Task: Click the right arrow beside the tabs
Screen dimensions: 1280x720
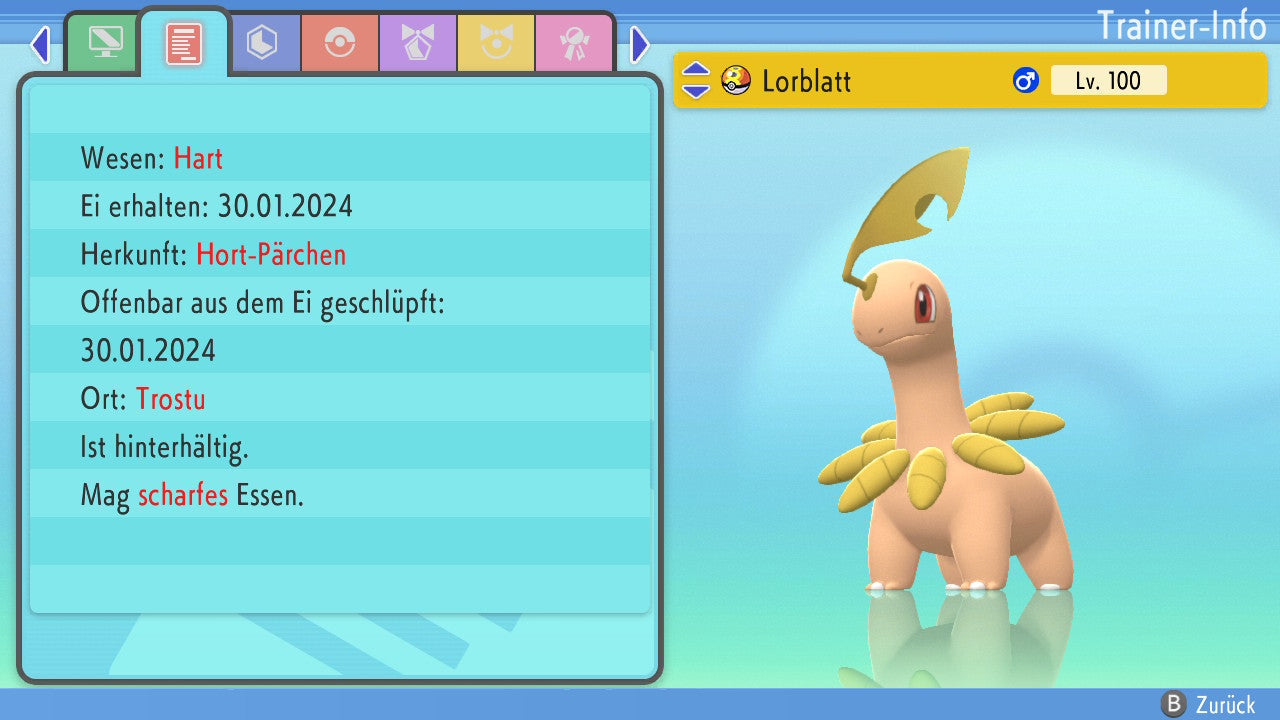Action: click(x=640, y=44)
